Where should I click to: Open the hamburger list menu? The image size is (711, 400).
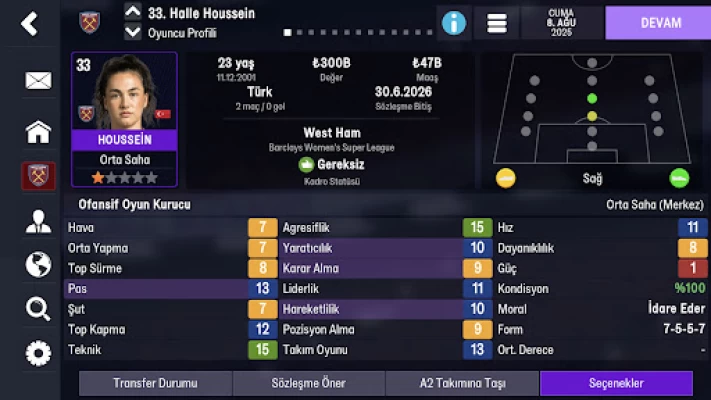(496, 22)
